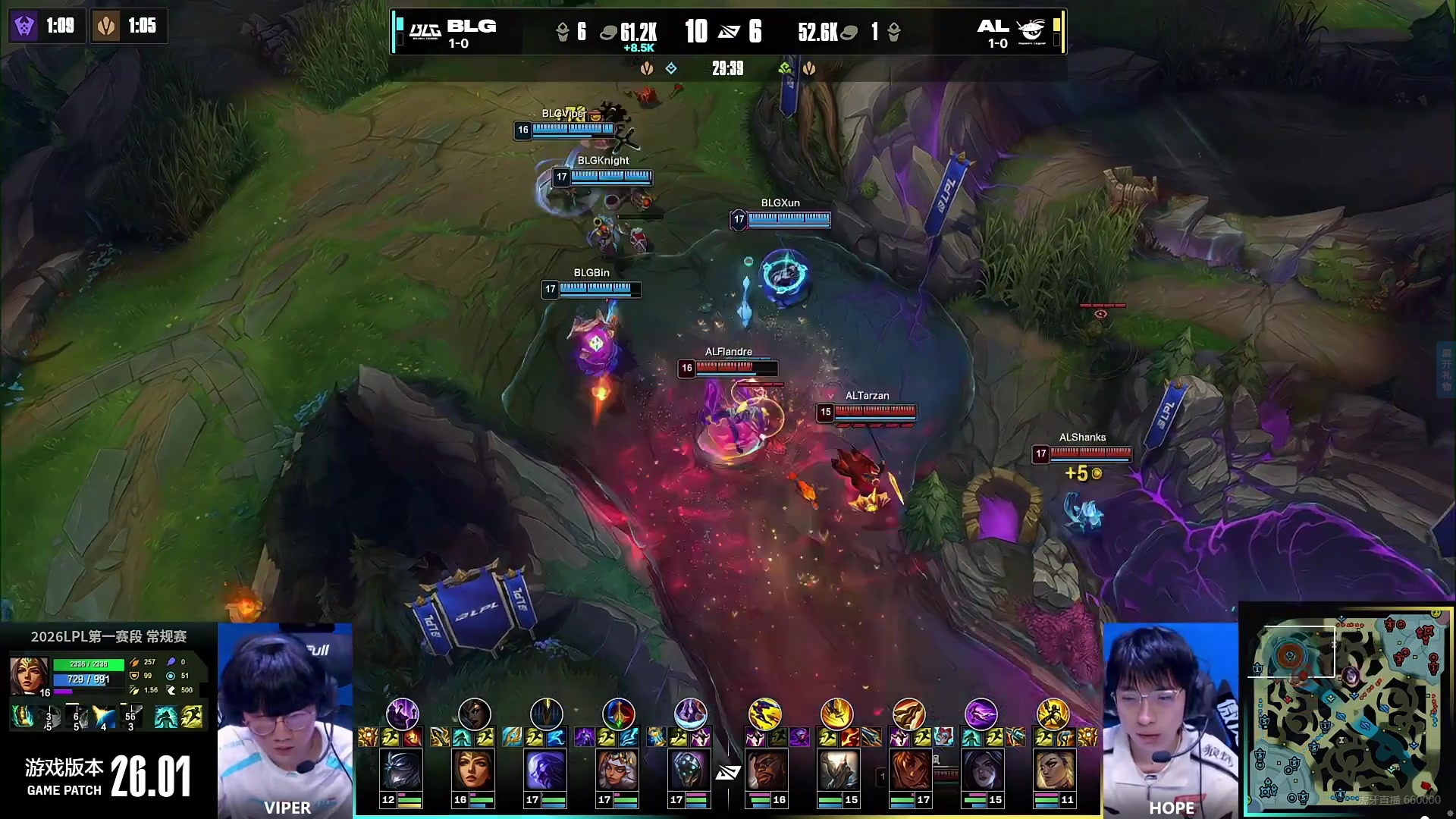Open the VIPER player camera feed
This screenshot has height=819, width=1456.
(285, 720)
